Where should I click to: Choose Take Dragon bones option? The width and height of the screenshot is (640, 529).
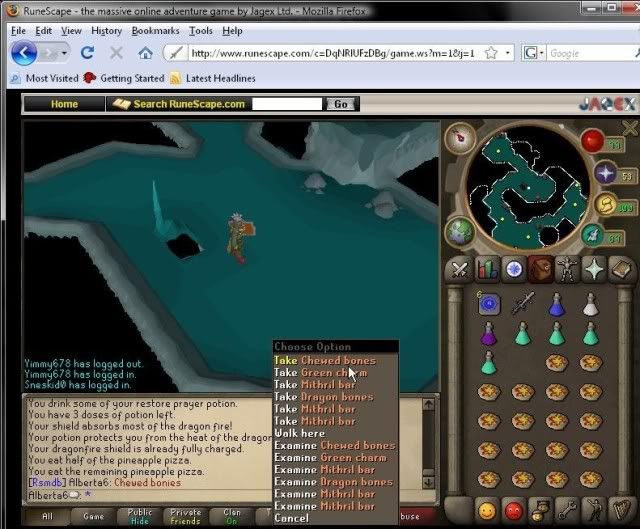point(323,397)
